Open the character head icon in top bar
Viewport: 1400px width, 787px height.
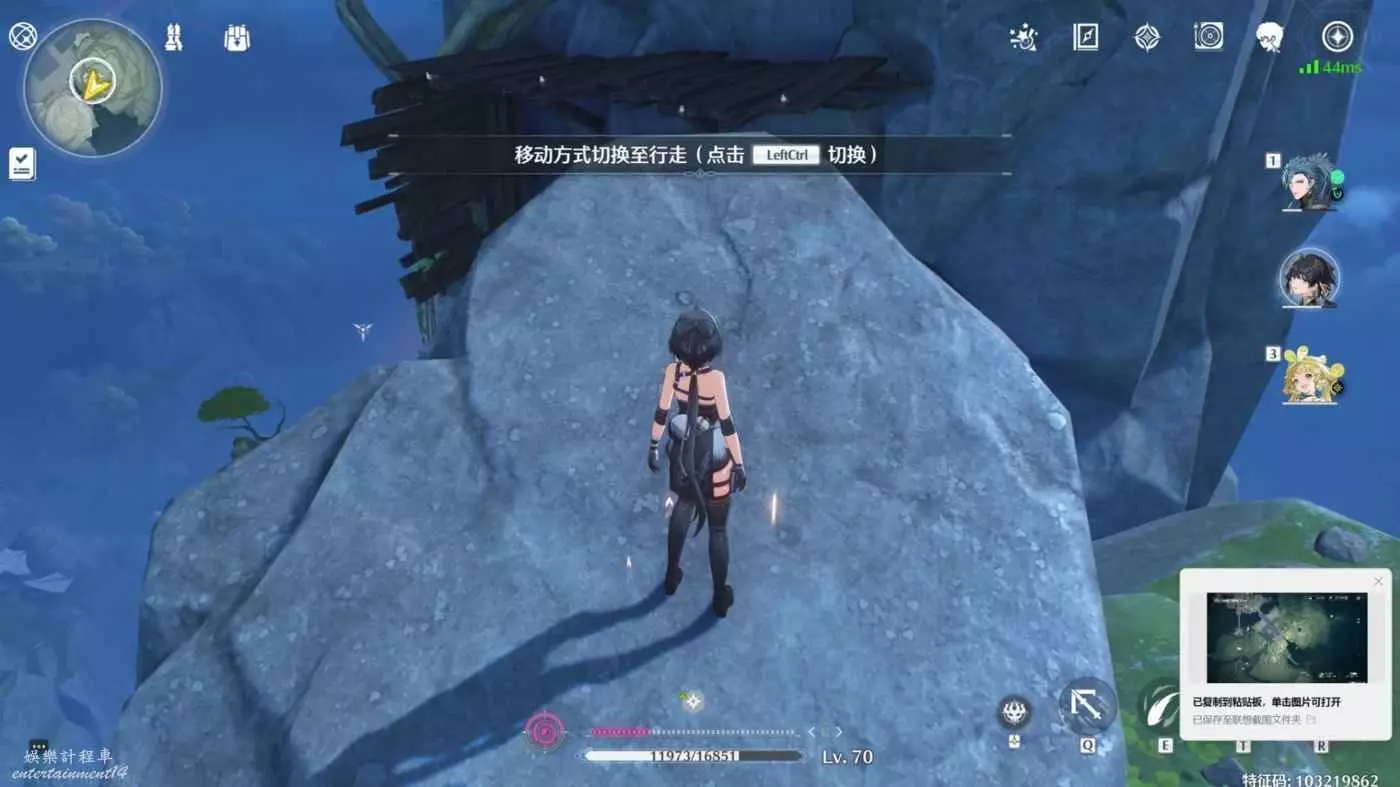tap(1270, 38)
